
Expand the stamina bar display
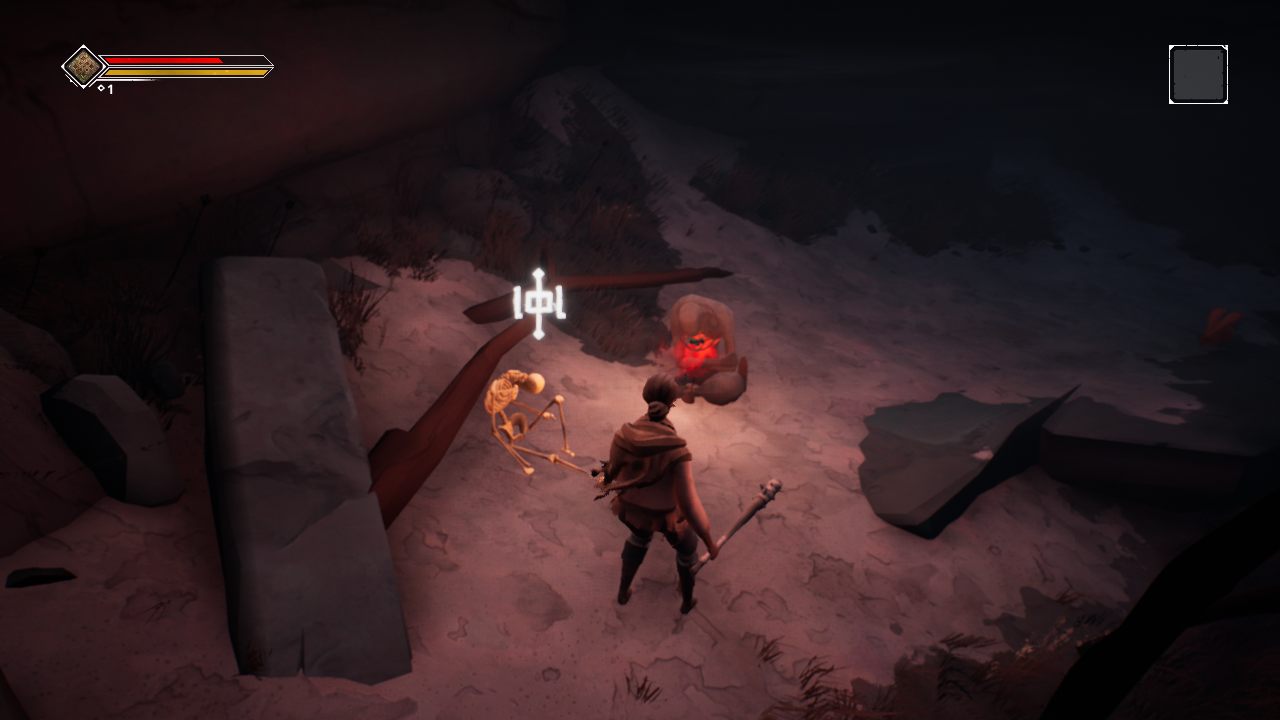[185, 73]
